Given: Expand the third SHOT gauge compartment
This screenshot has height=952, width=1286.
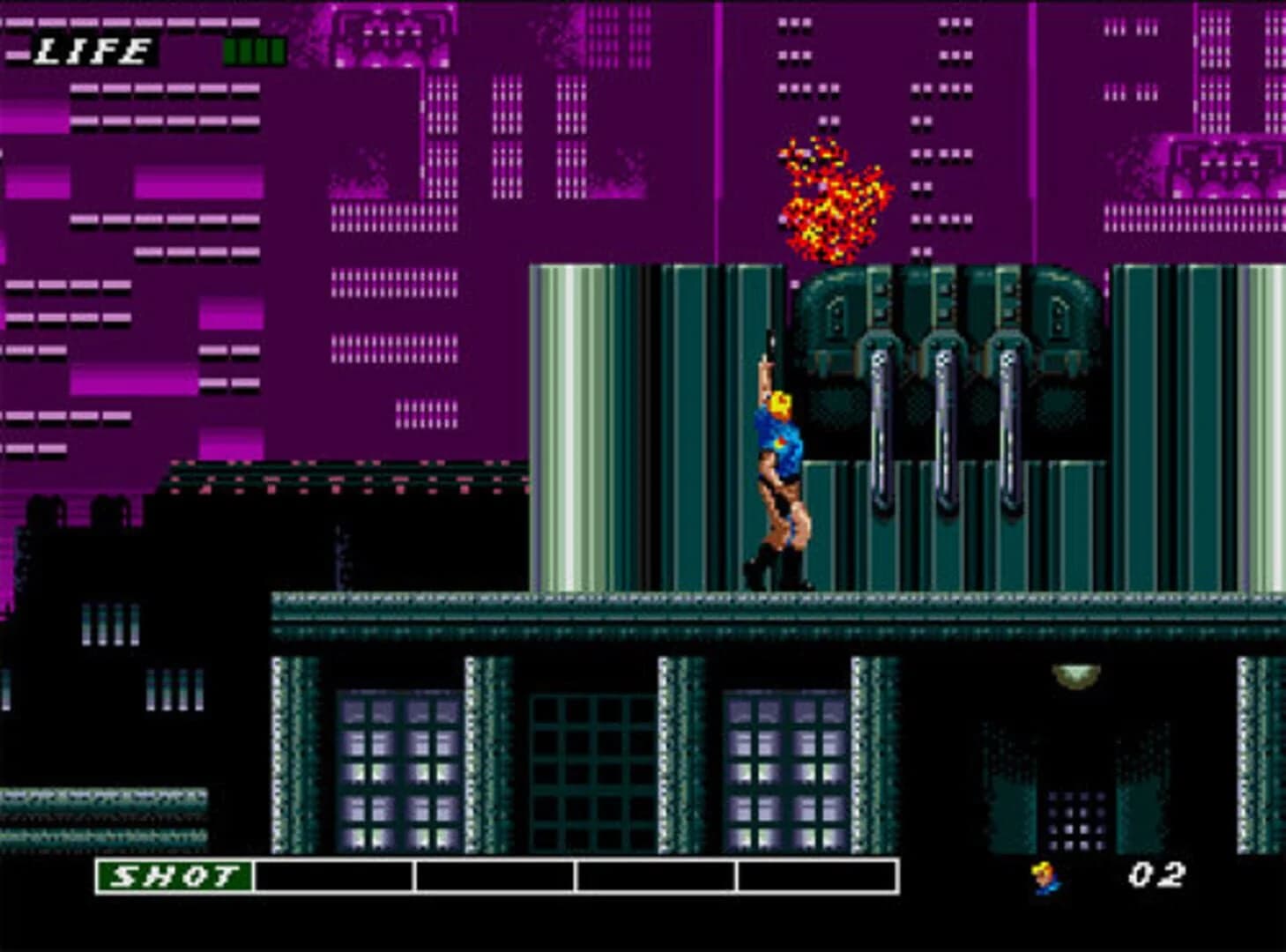Looking at the screenshot, I should 654,879.
